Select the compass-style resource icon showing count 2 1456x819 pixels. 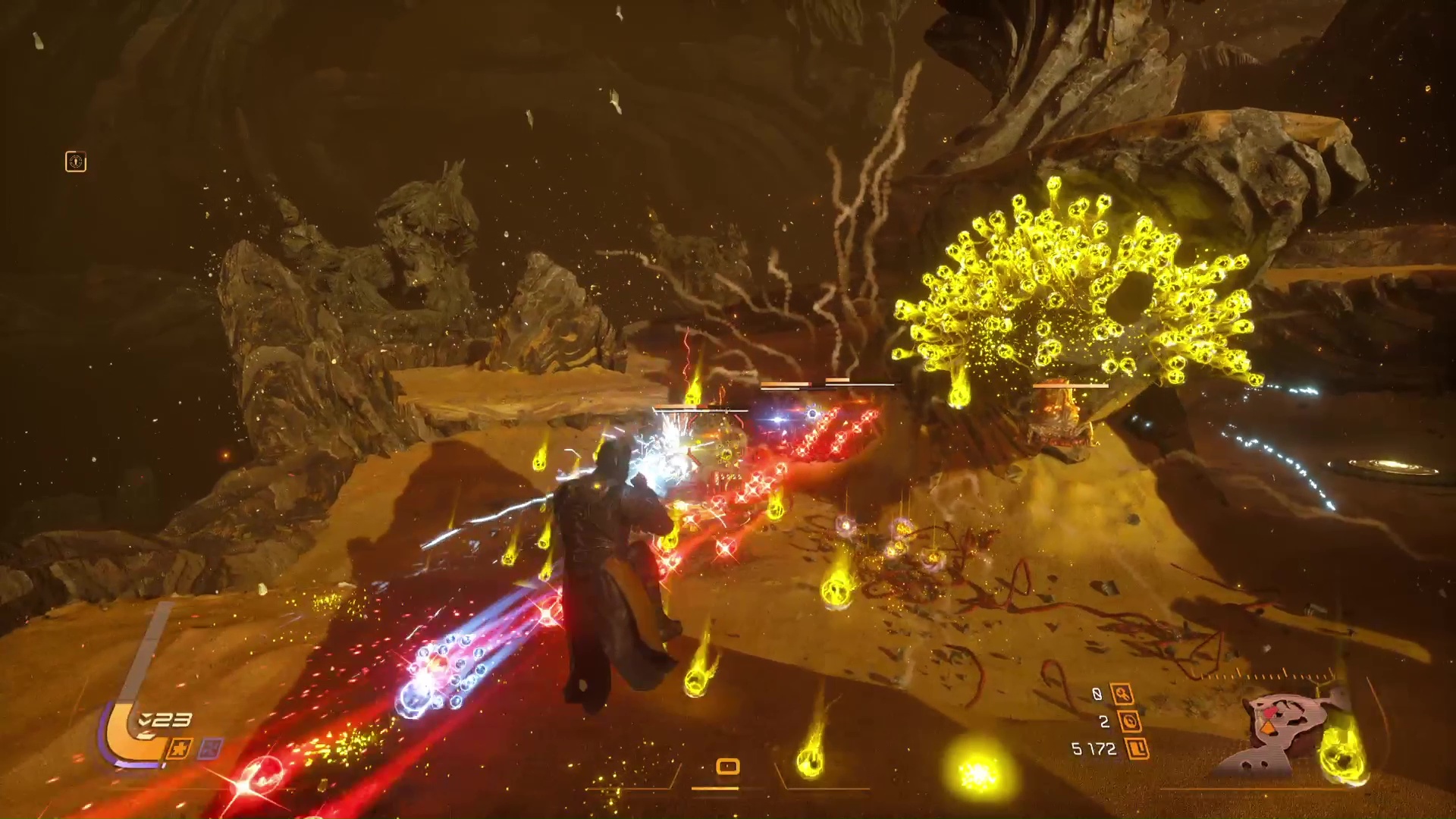click(x=1130, y=722)
